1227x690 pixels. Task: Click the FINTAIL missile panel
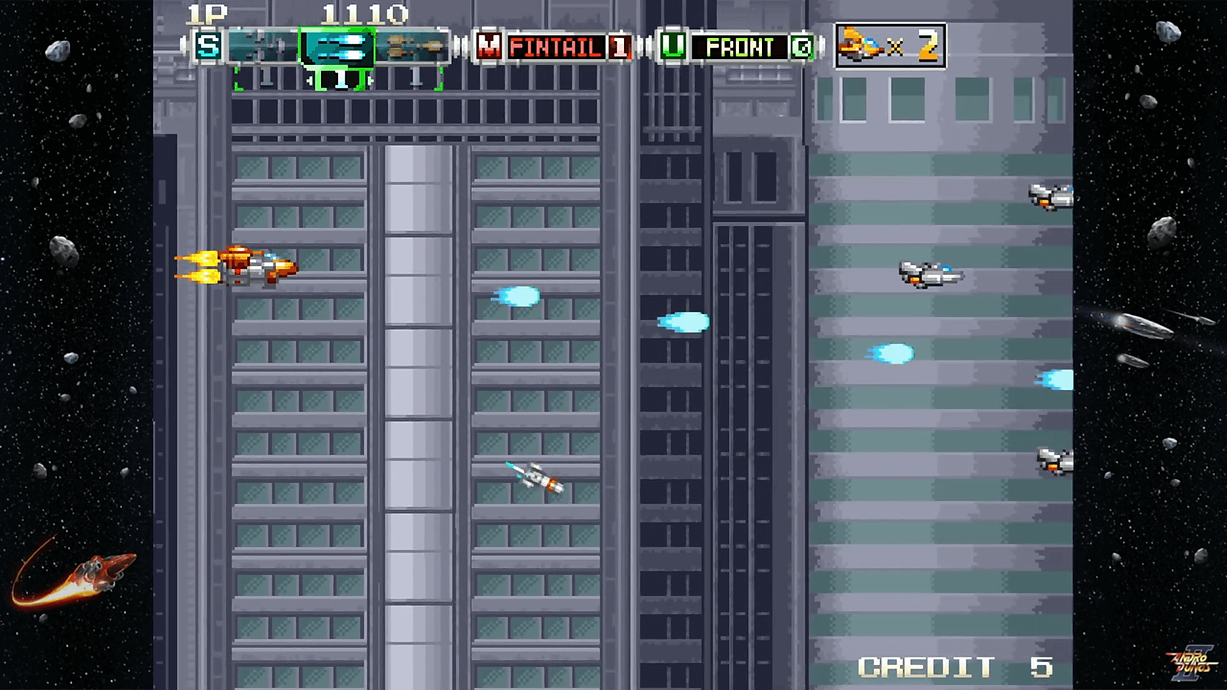556,46
